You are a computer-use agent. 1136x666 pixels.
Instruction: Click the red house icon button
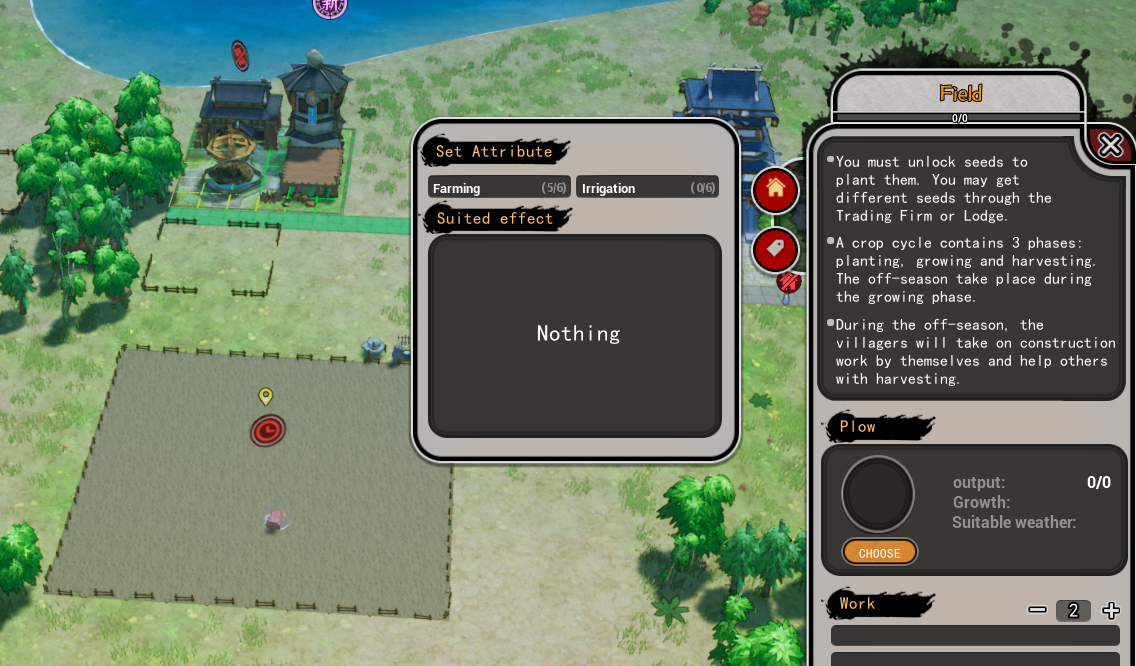click(776, 189)
